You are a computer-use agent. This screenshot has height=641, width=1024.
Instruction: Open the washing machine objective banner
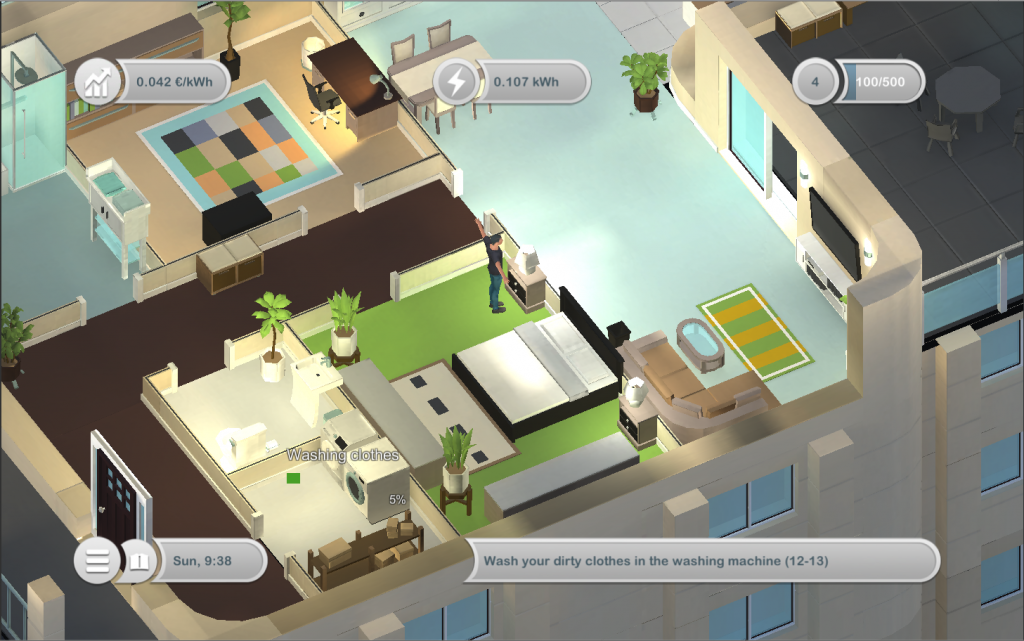coord(705,561)
